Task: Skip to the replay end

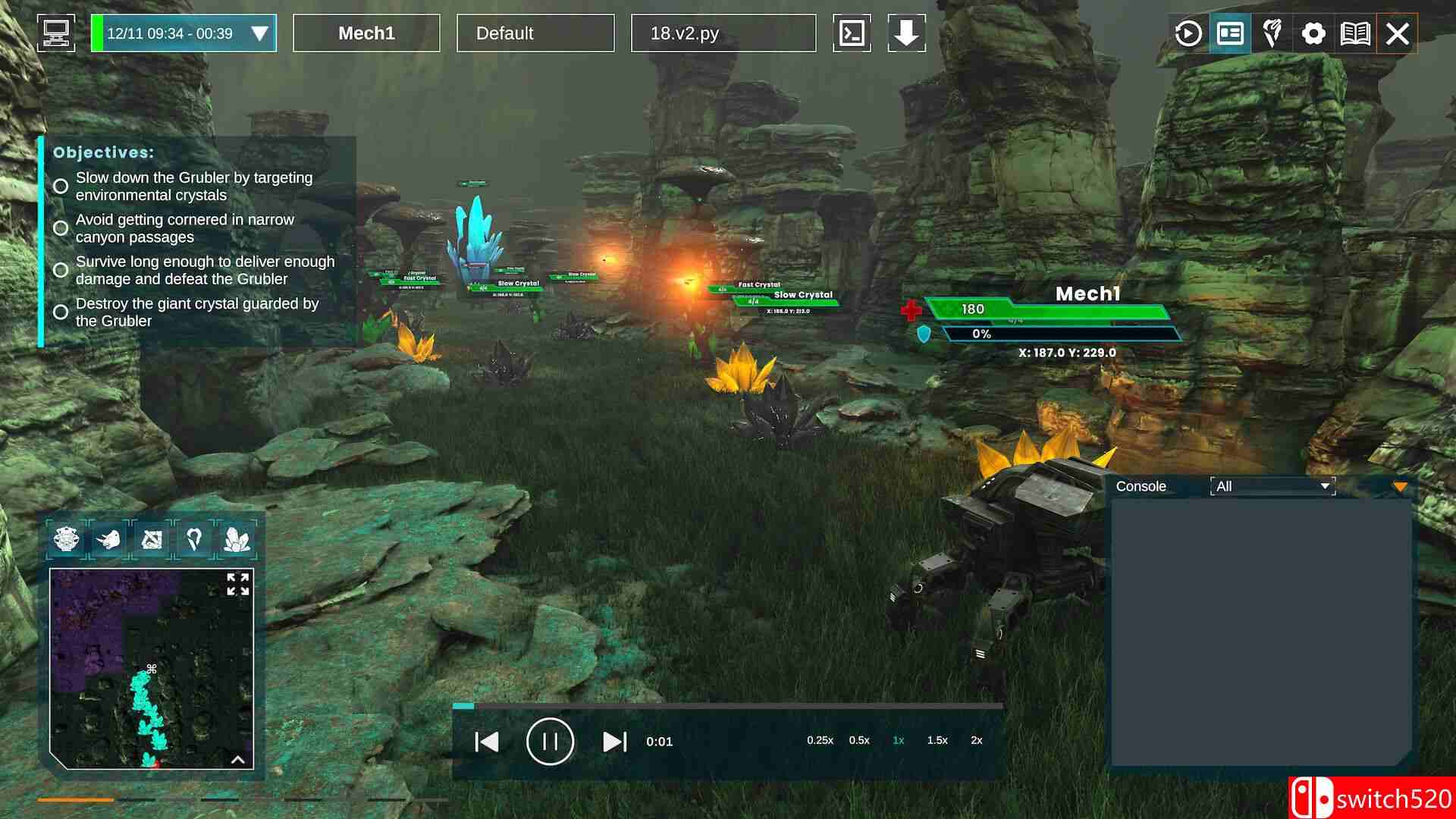Action: click(614, 742)
